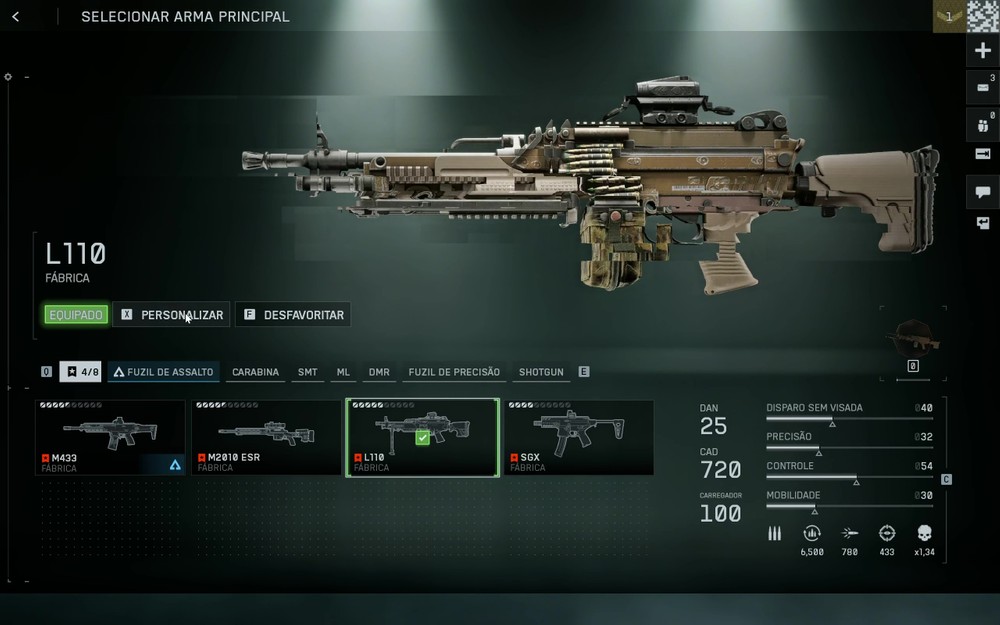1000x625 pixels.
Task: Select the SMT category tab
Action: (x=307, y=372)
